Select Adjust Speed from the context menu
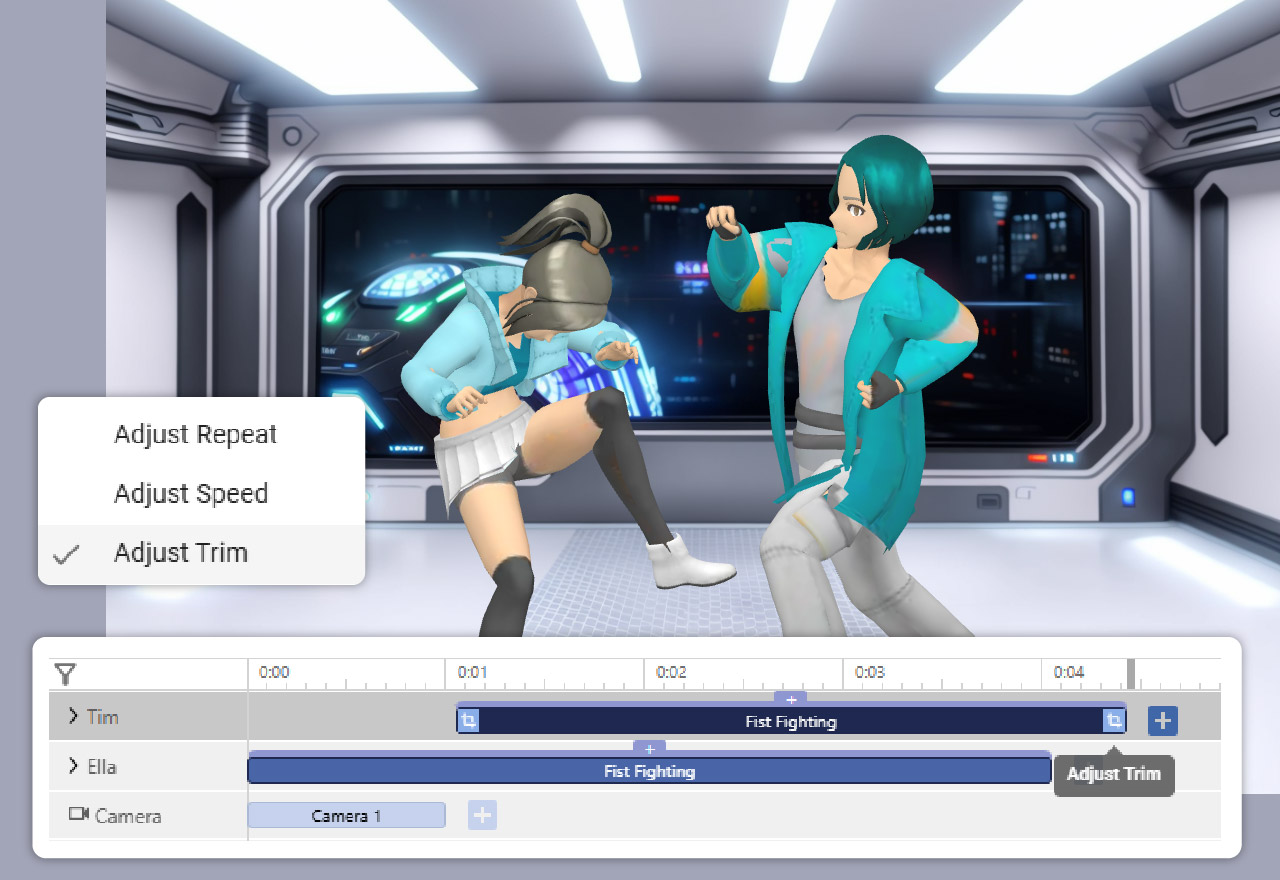 pyautogui.click(x=191, y=493)
